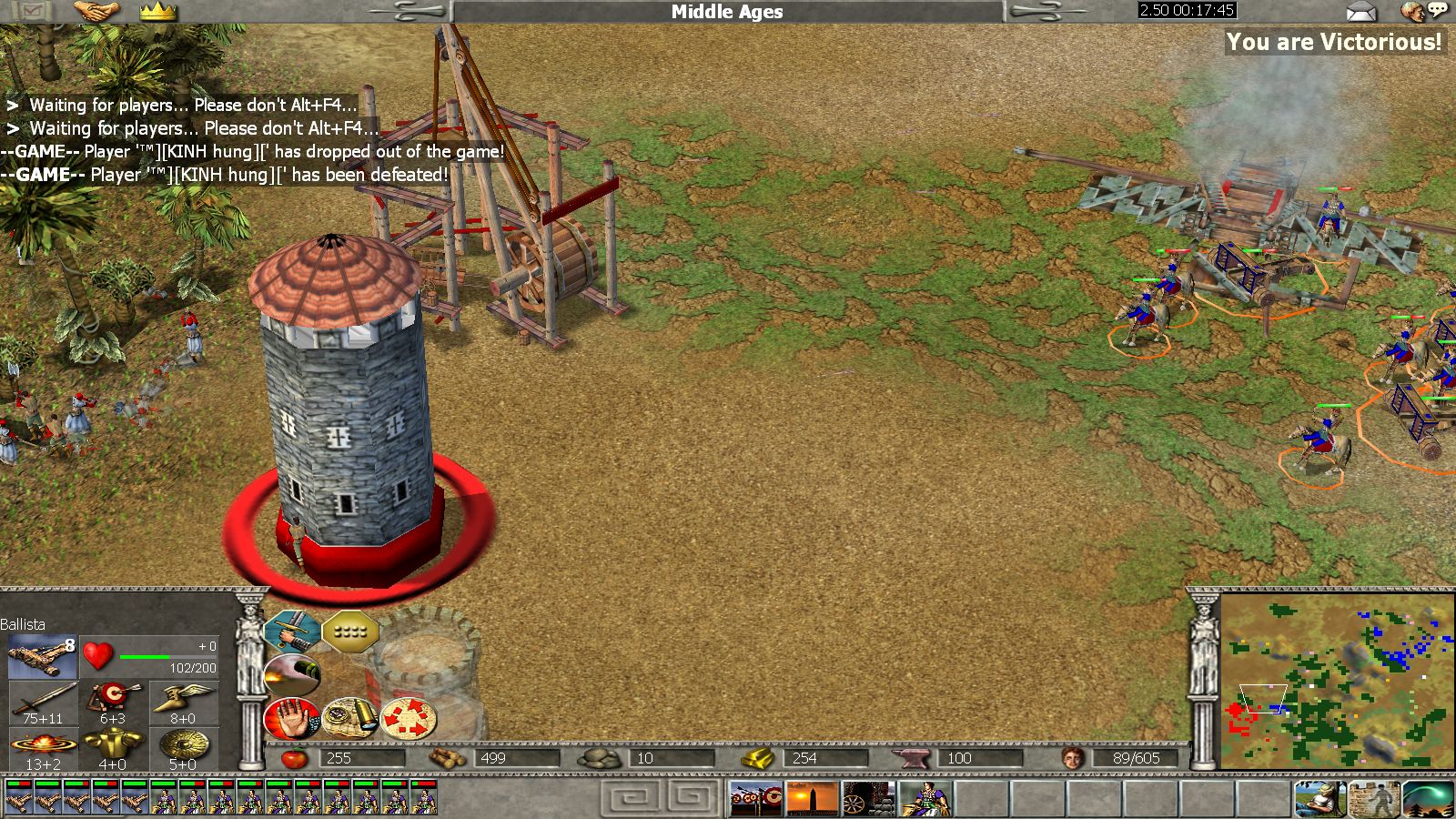Select the wagon wheel group slot
Image resolution: width=1456 pixels, height=819 pixels.
(870, 798)
